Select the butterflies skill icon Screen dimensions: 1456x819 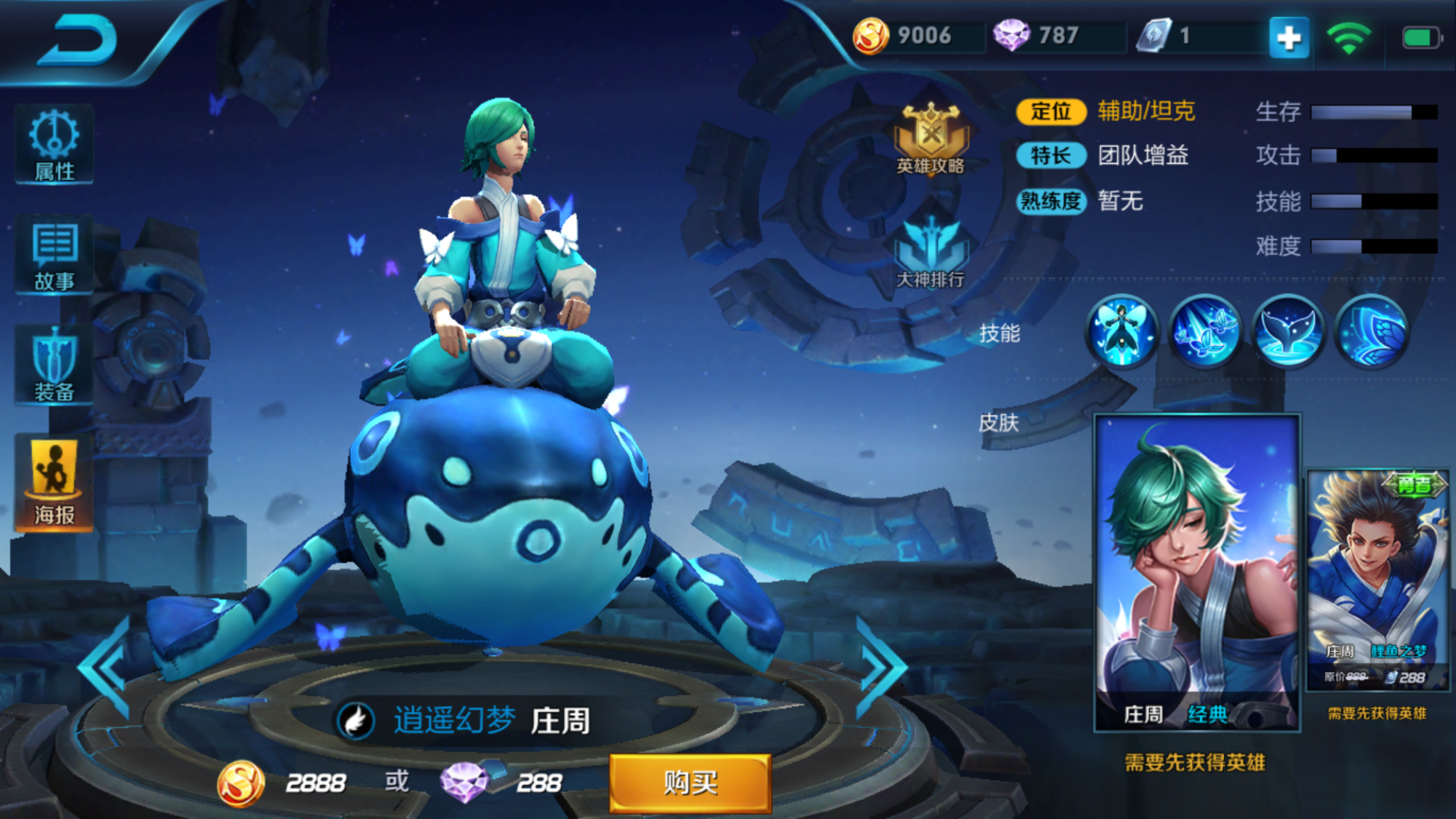pos(1204,333)
